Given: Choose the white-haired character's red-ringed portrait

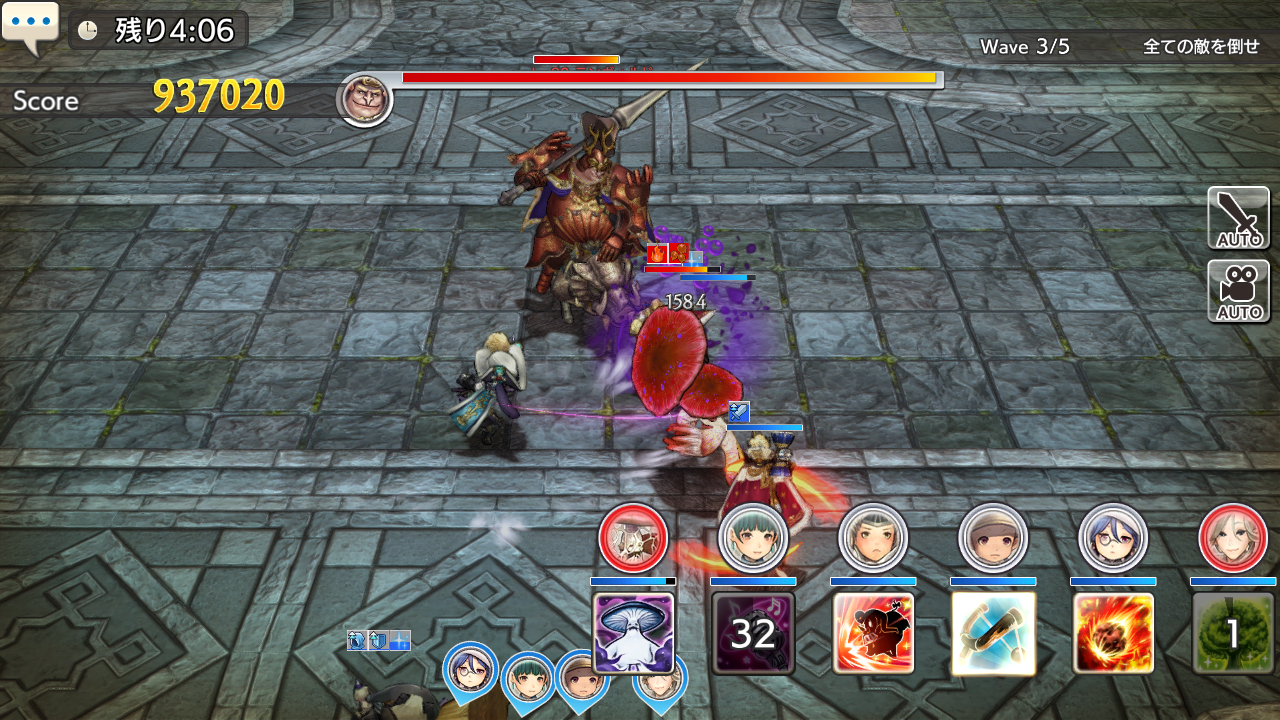Looking at the screenshot, I should tap(1233, 538).
